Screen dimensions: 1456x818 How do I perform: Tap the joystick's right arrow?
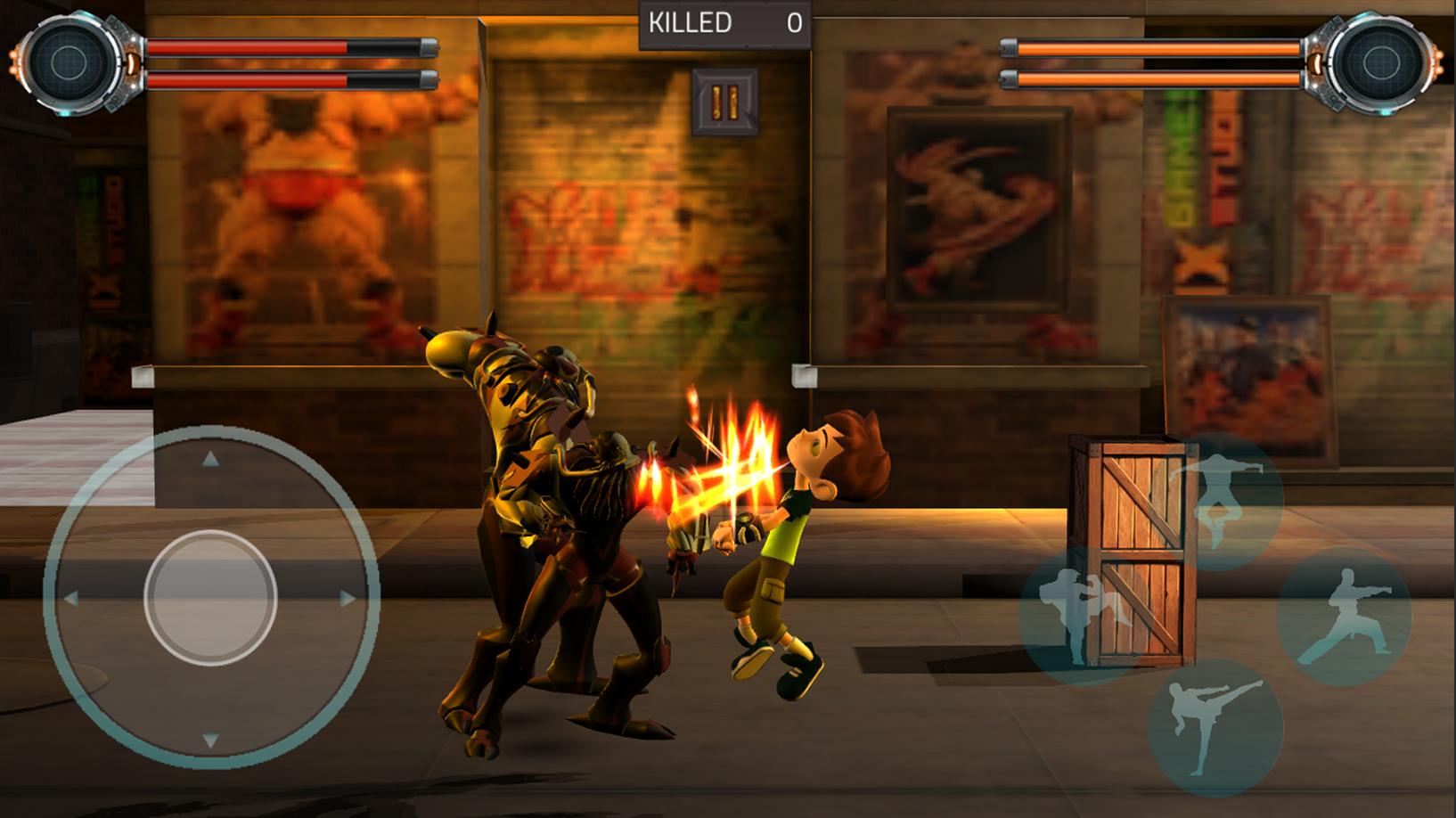348,598
